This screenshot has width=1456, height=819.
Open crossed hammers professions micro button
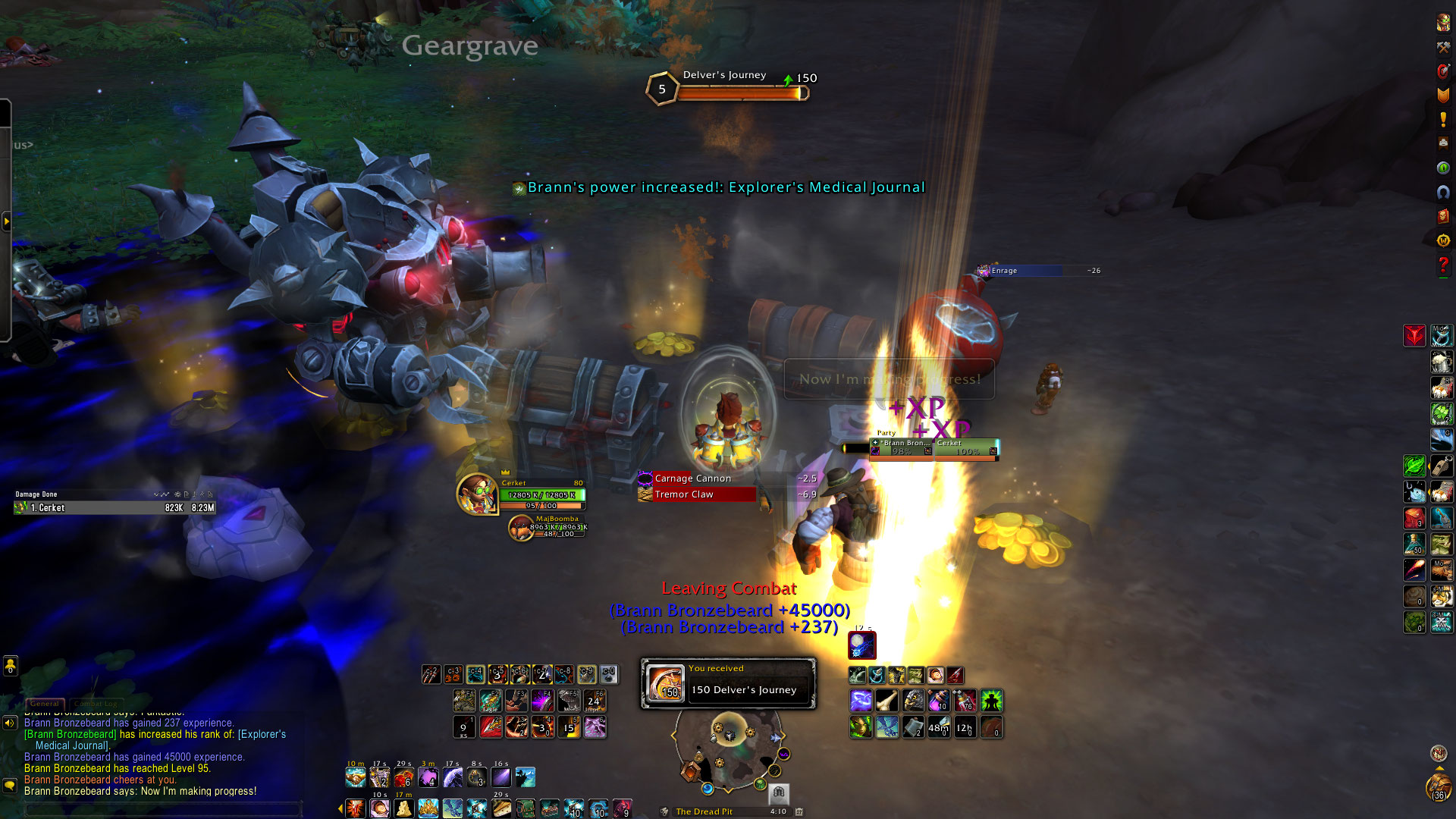(1443, 47)
